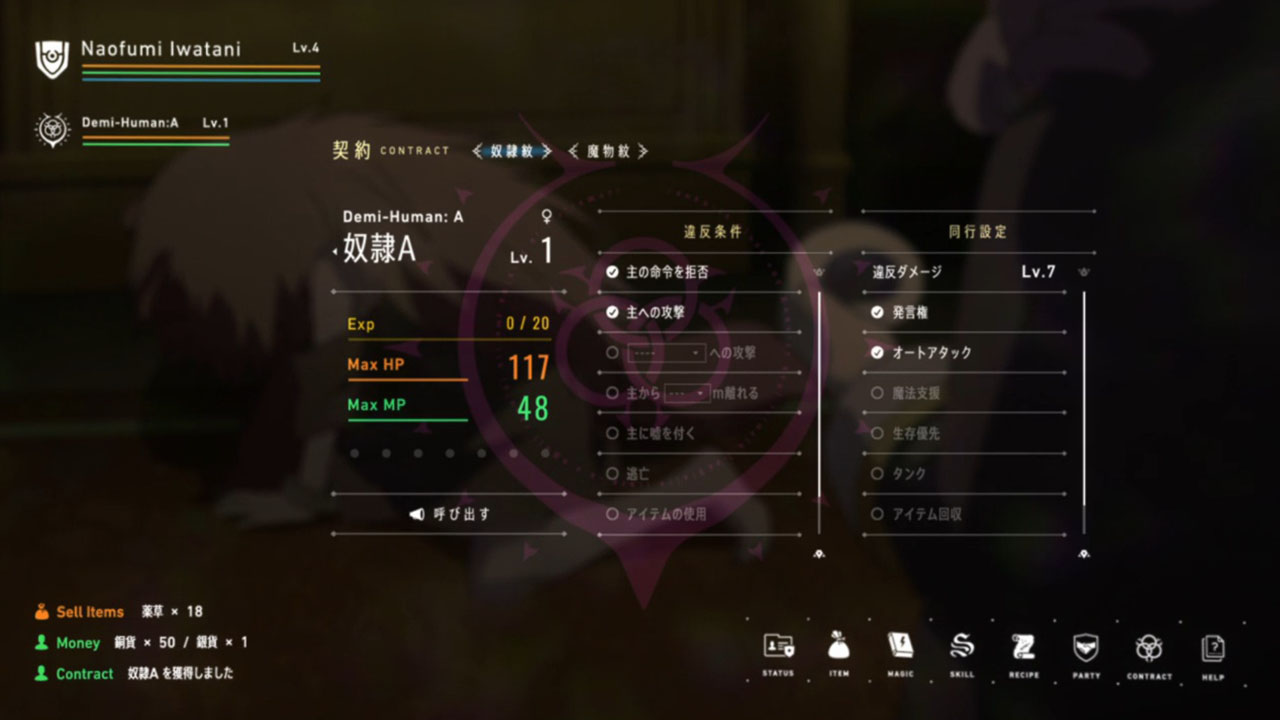The height and width of the screenshot is (720, 1280).
Task: Open the MAGIC book menu
Action: click(x=900, y=648)
